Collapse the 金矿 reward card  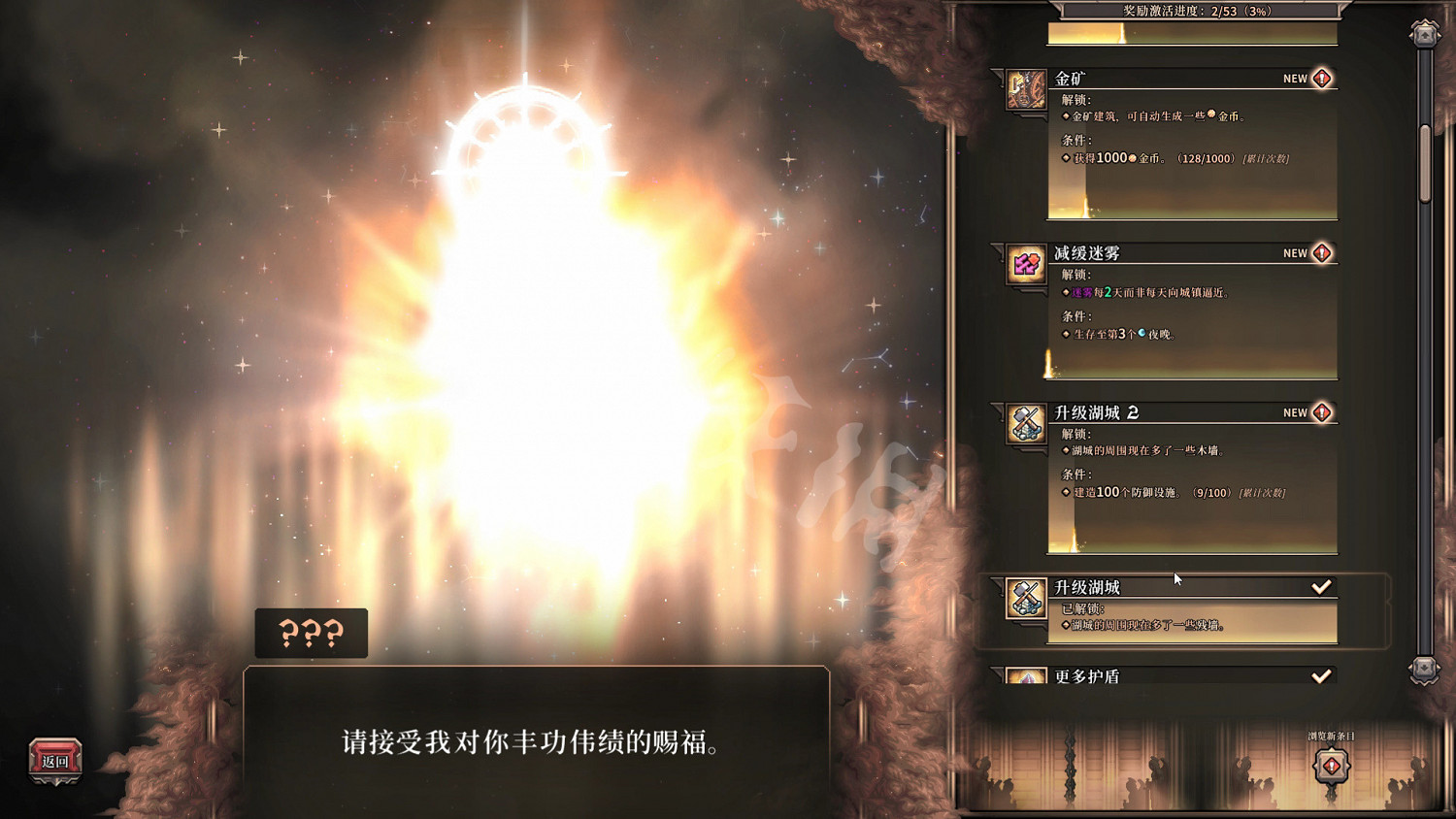(1165, 79)
